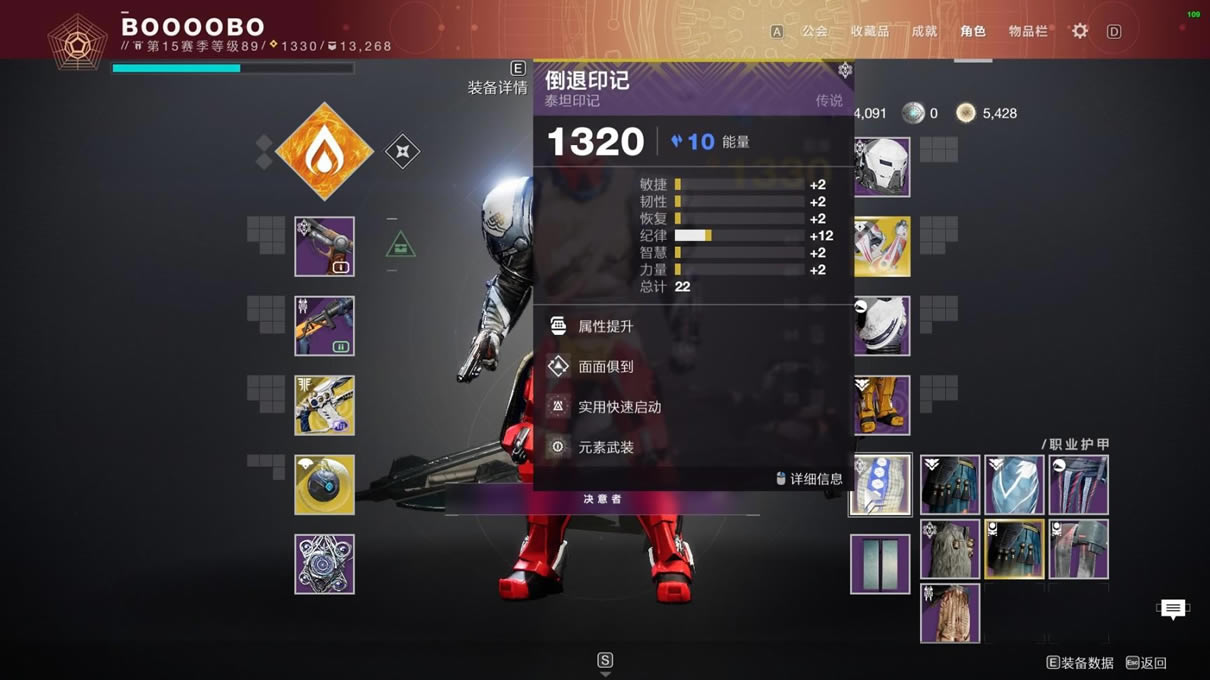The width and height of the screenshot is (1210, 680).
Task: Select the 角色 character tab
Action: 972,32
